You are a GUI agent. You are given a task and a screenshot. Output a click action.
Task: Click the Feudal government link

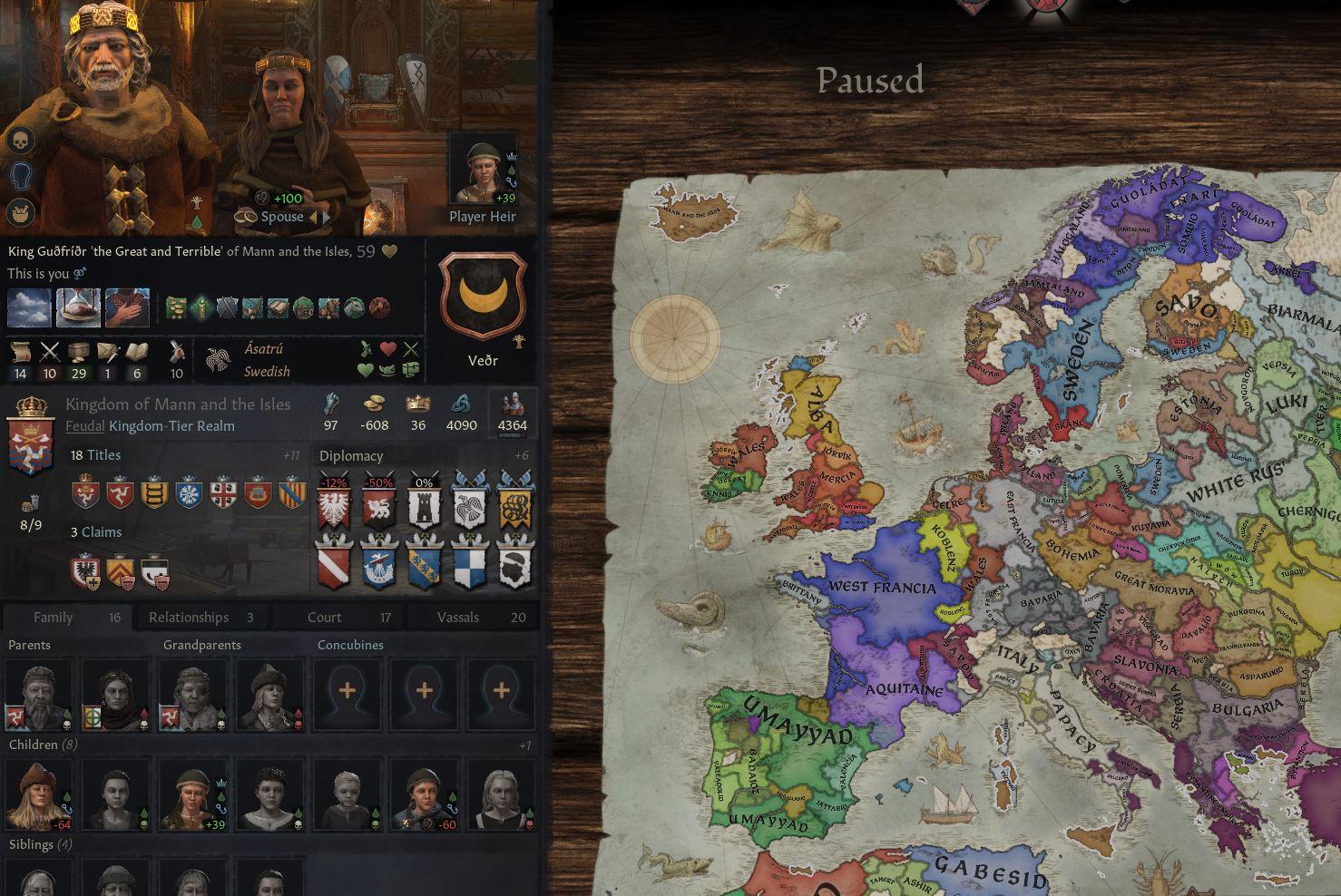(85, 425)
